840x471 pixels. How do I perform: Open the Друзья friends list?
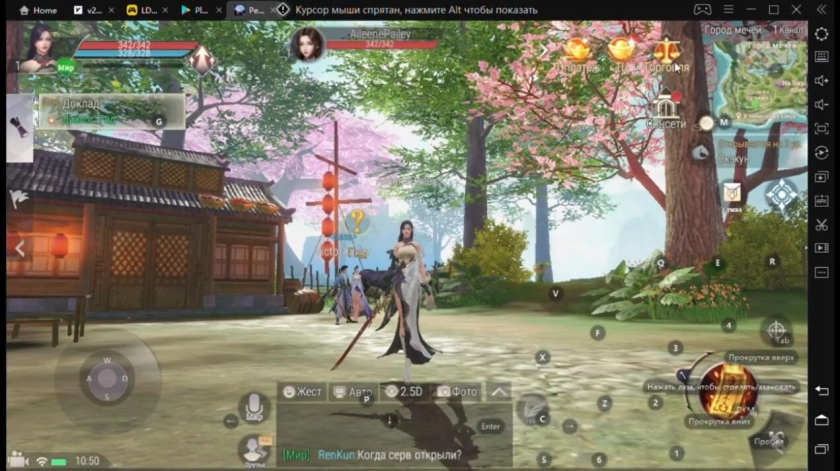[254, 449]
